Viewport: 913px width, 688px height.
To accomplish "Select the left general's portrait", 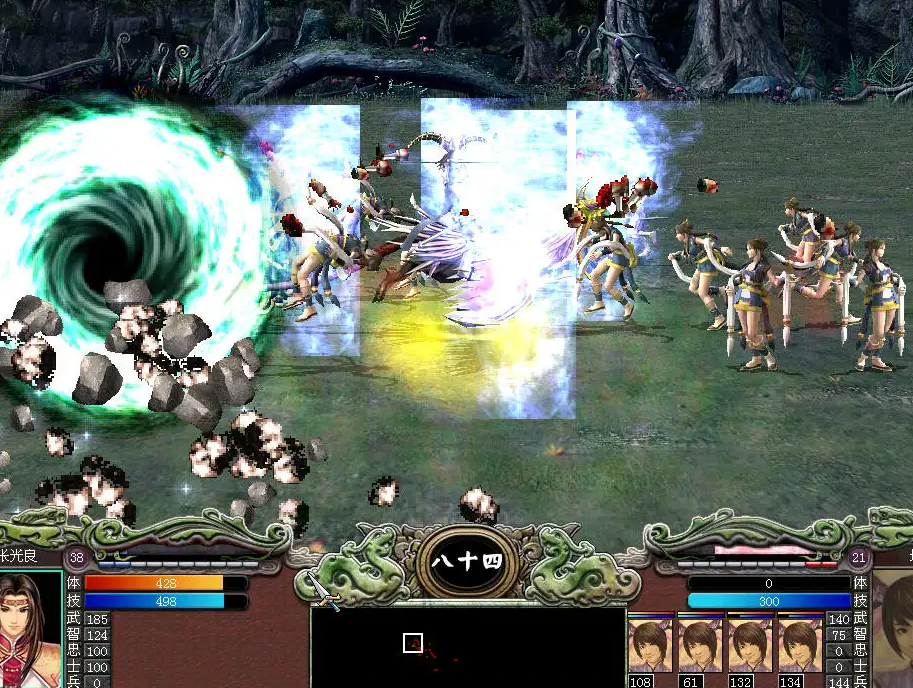I will 30,630.
